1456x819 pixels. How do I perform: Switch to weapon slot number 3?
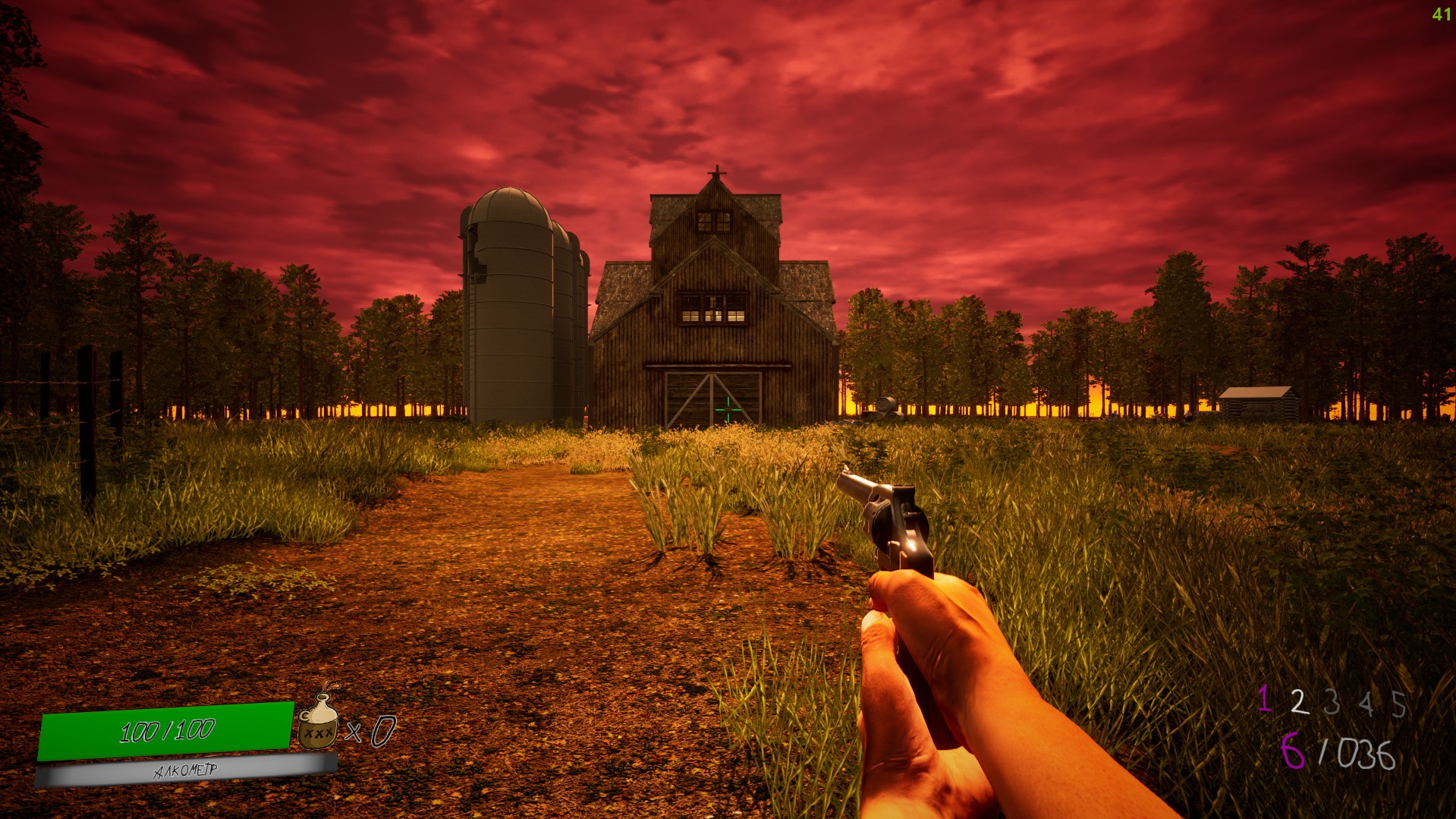pos(1332,703)
